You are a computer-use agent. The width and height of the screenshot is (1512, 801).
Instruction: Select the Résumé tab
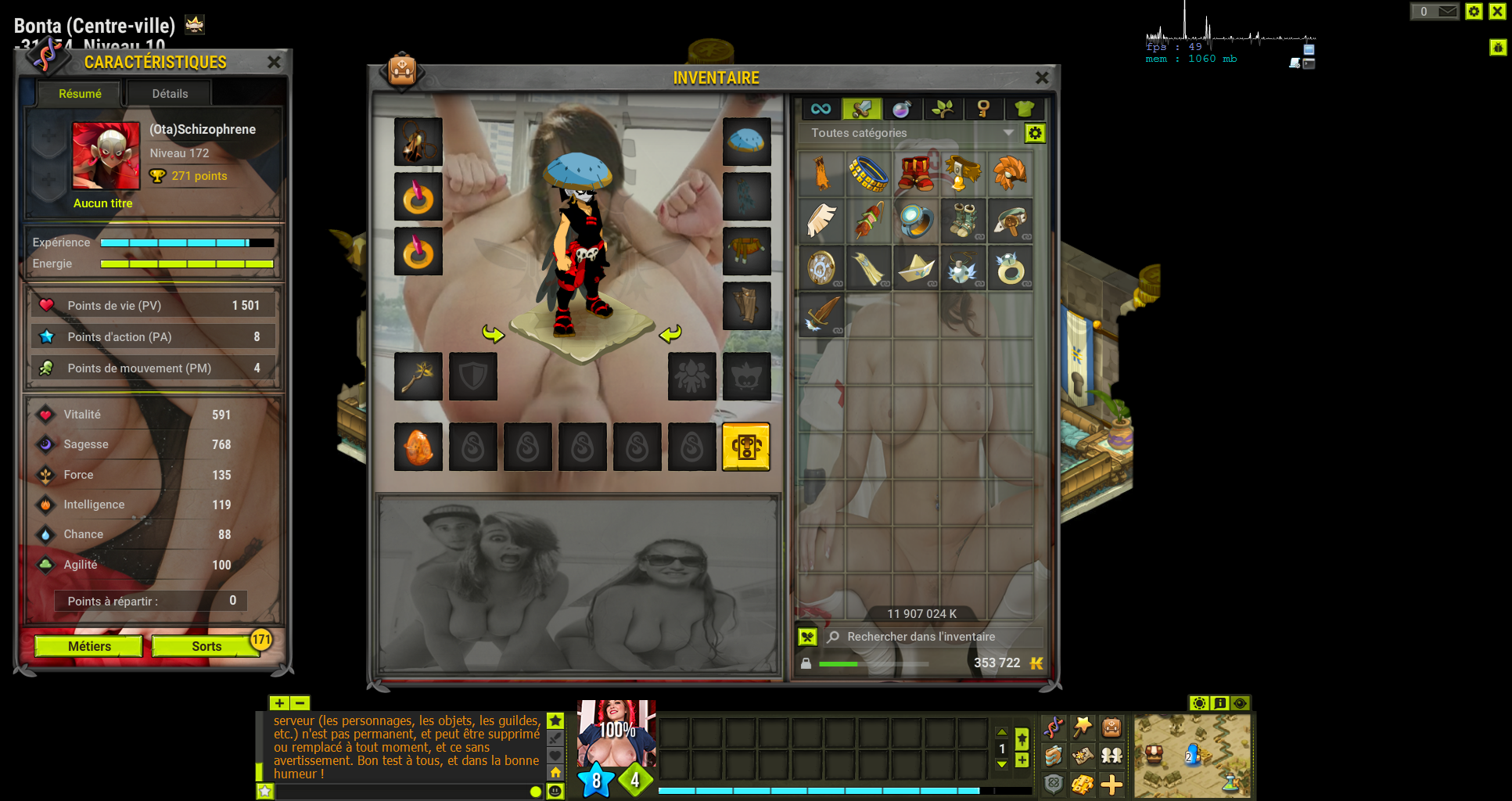(x=80, y=94)
